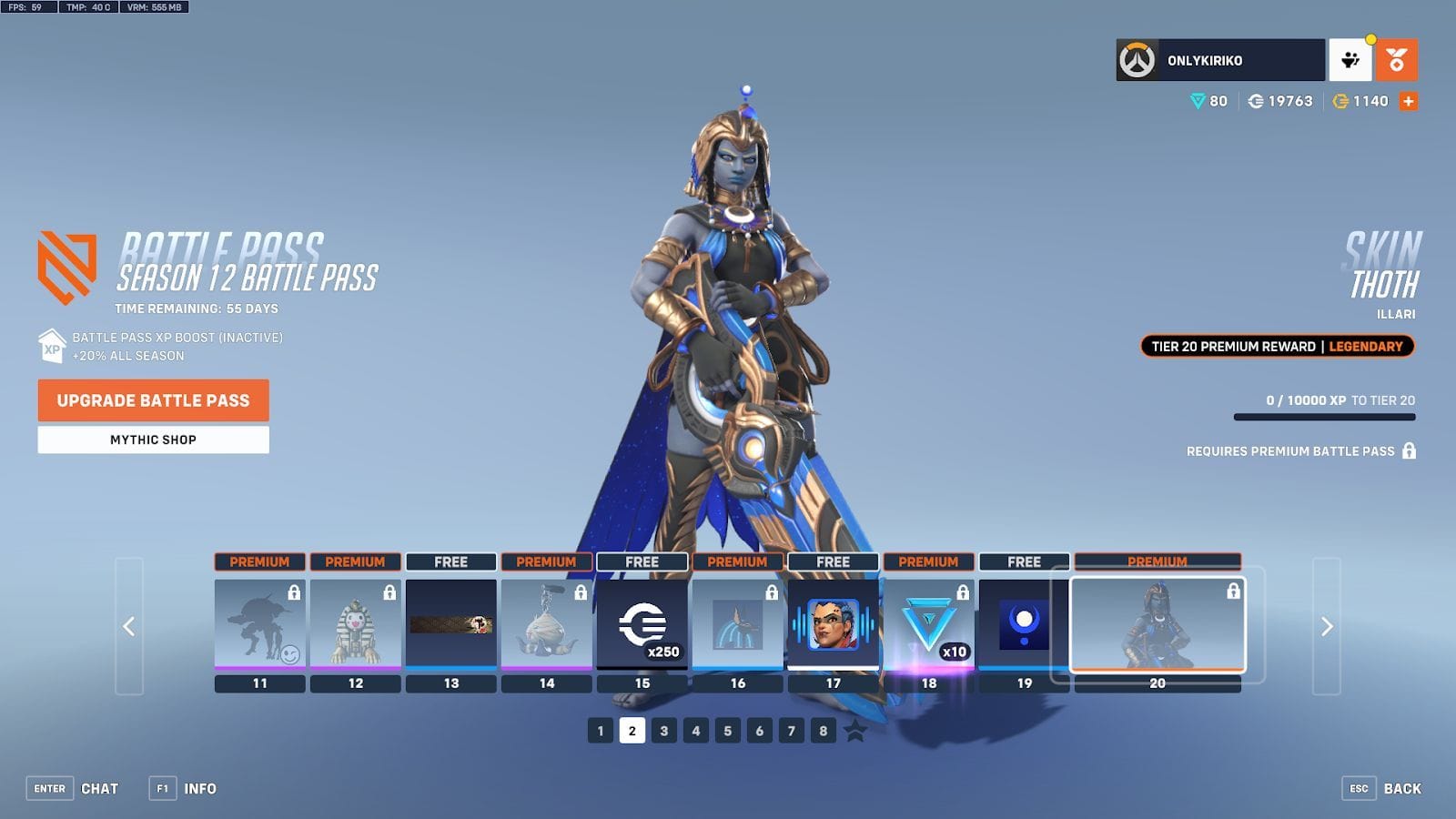
Task: Select the Tier 15 x250 coins reward
Action: (x=643, y=624)
